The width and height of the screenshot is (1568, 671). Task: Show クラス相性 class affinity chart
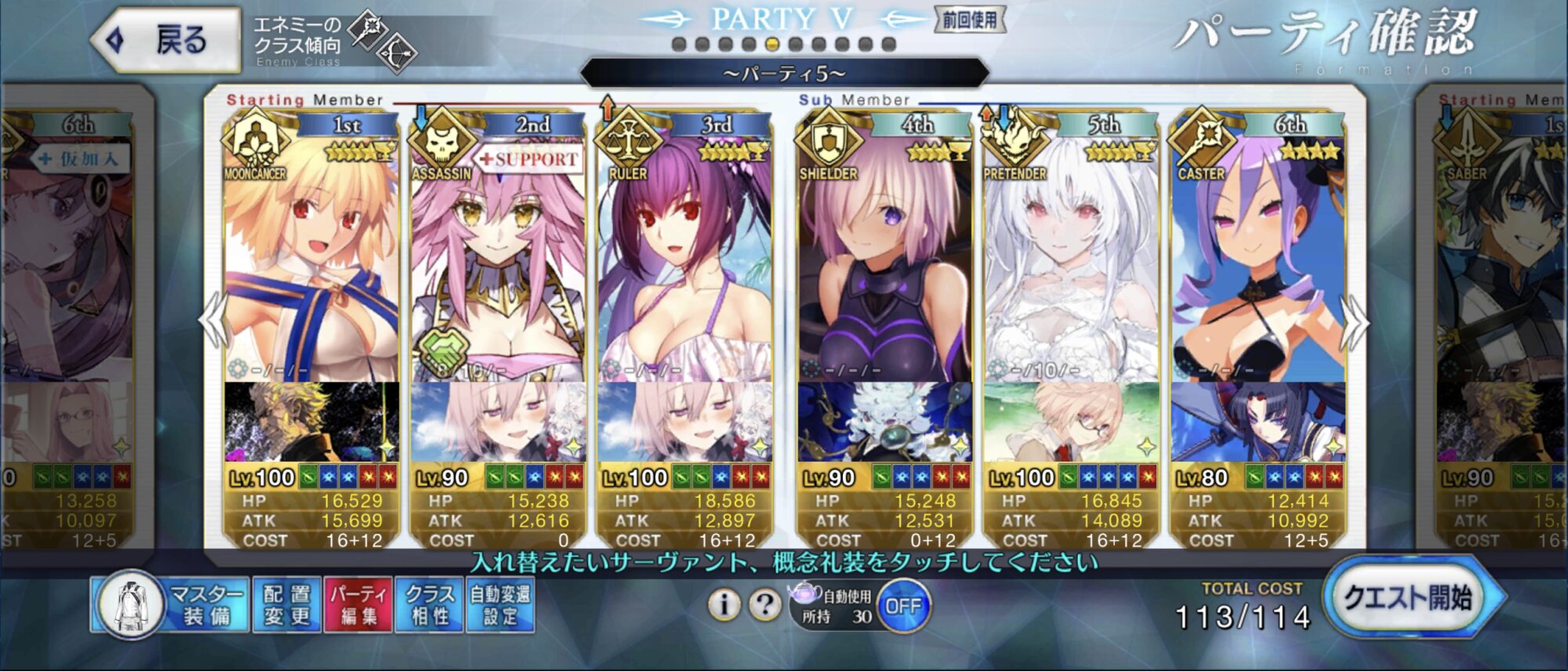(430, 604)
